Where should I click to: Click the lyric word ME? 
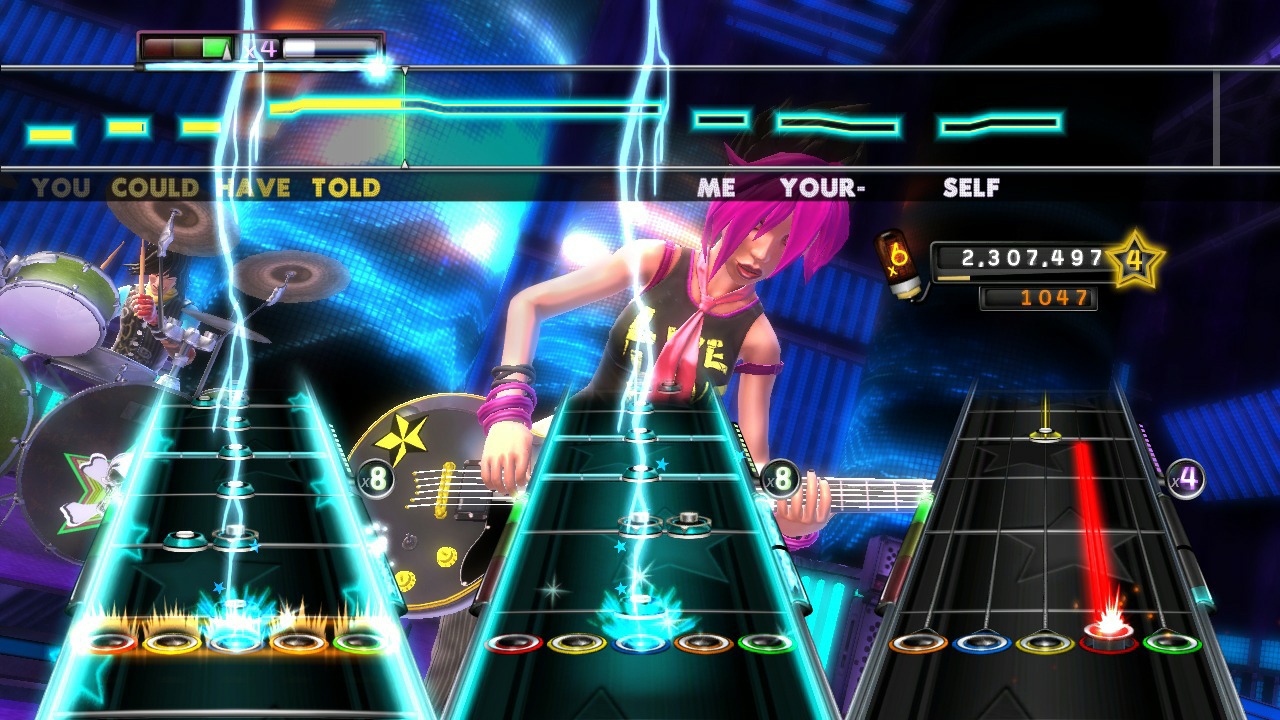[x=716, y=187]
